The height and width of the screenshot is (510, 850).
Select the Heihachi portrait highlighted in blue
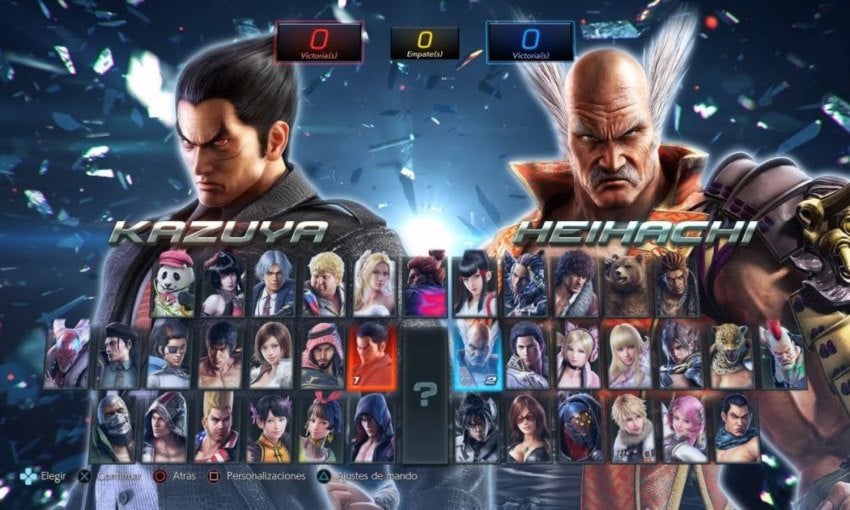(x=475, y=356)
